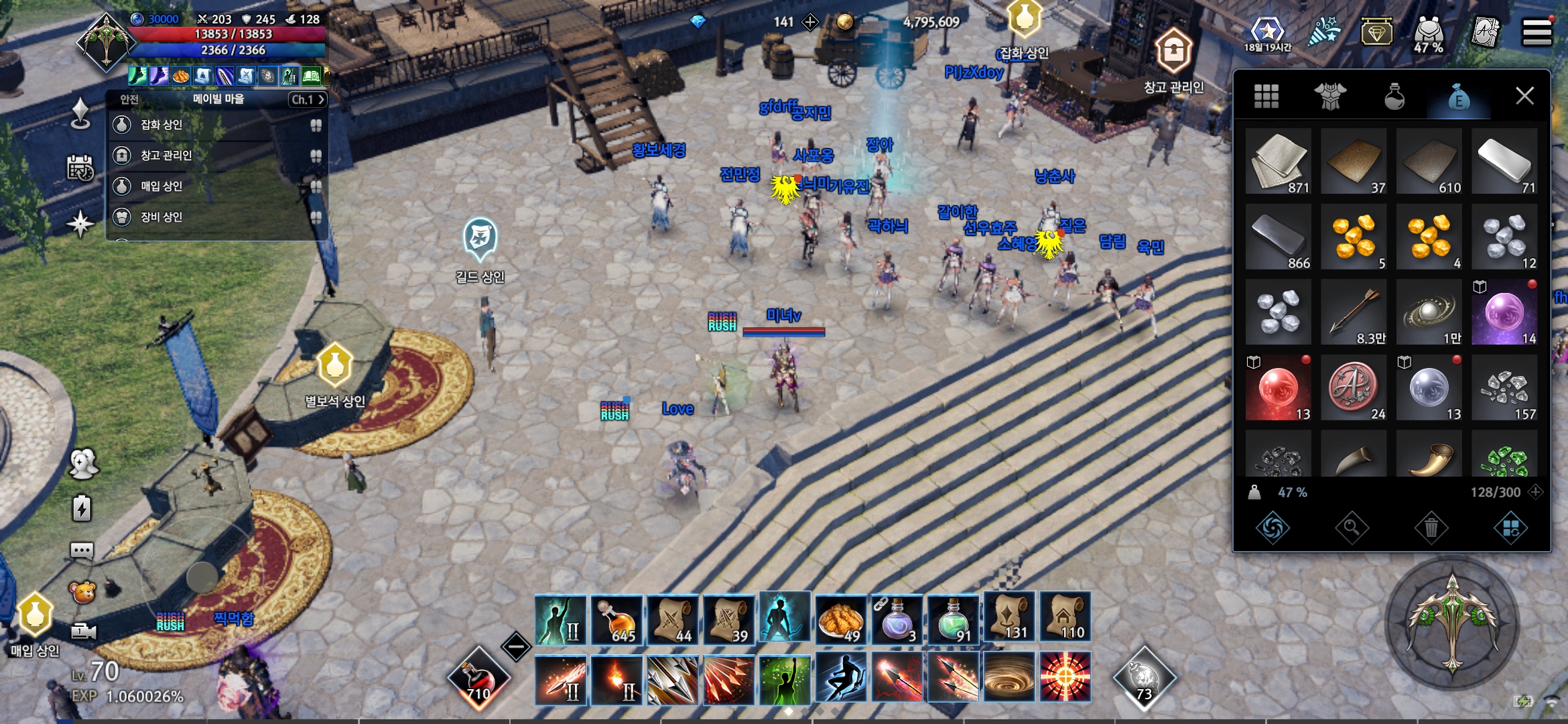Select the arrow stack of 8.3만
Image resolution: width=1568 pixels, height=724 pixels.
click(x=1354, y=313)
